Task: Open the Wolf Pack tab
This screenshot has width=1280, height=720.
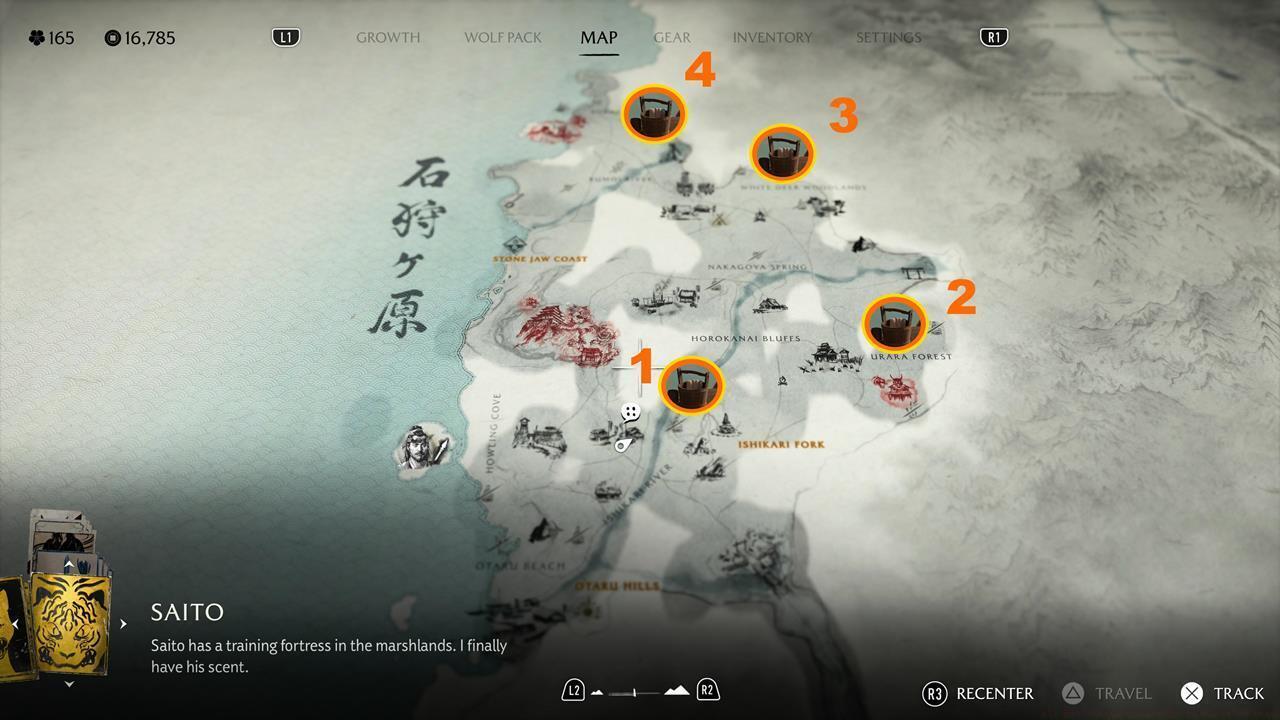Action: [x=502, y=37]
